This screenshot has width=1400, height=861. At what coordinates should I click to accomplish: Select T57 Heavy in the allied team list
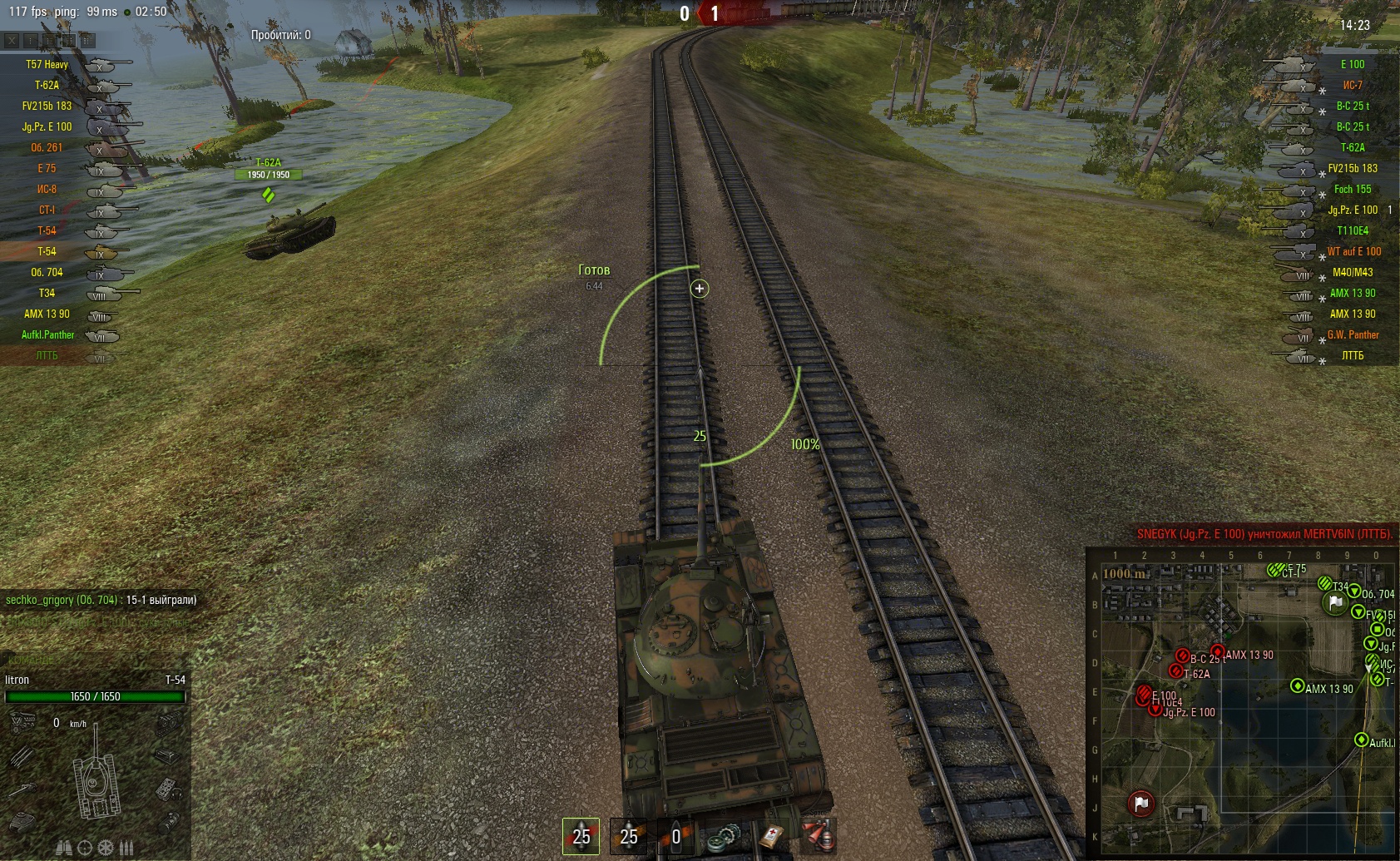point(47,64)
